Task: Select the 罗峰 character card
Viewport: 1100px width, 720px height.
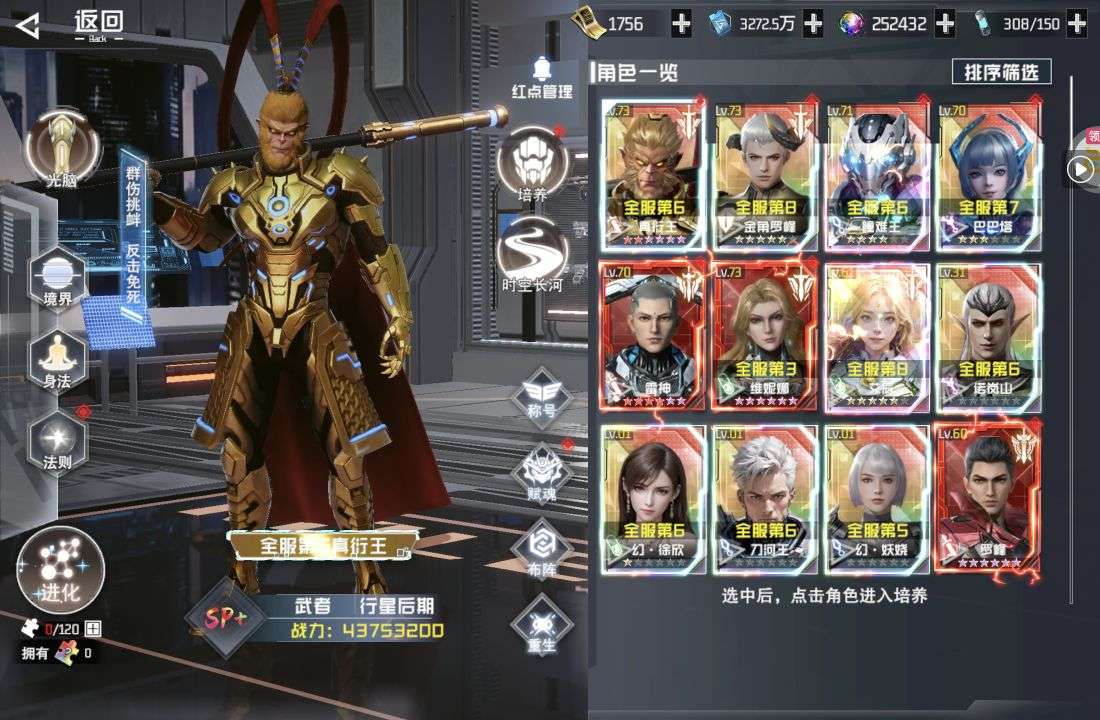Action: [x=987, y=497]
